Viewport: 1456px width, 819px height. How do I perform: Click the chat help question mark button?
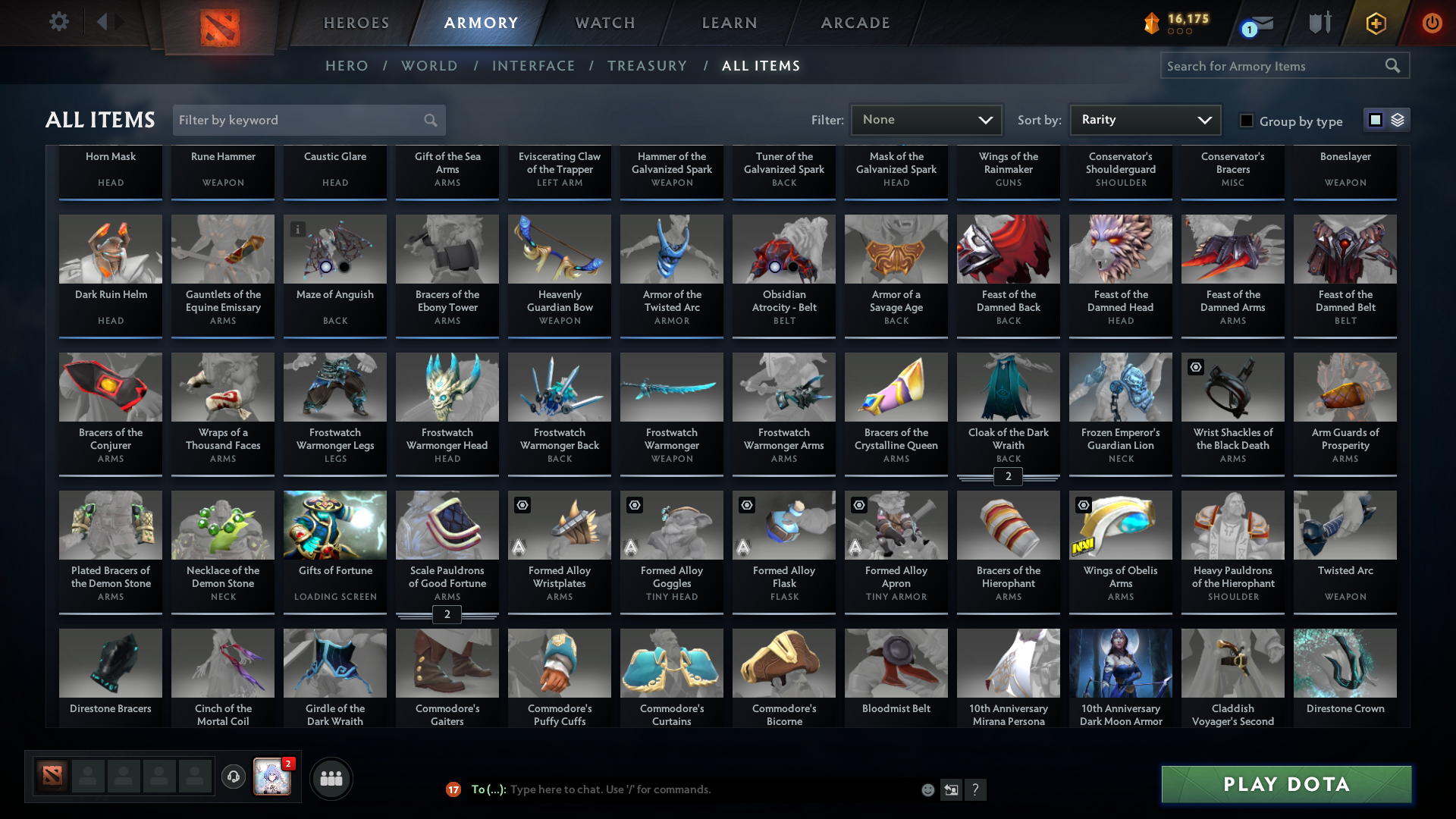[977, 789]
